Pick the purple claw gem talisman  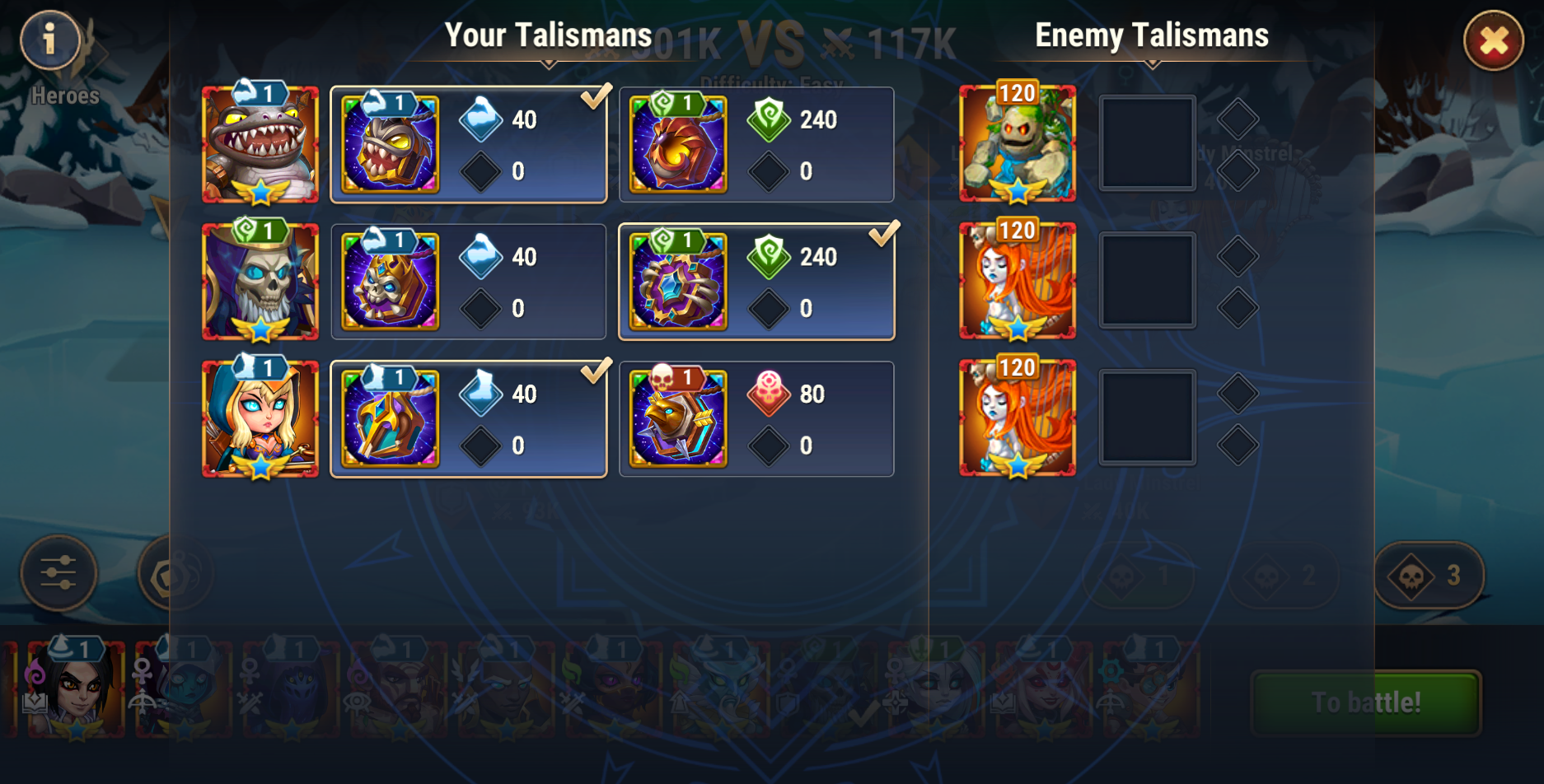(756, 282)
